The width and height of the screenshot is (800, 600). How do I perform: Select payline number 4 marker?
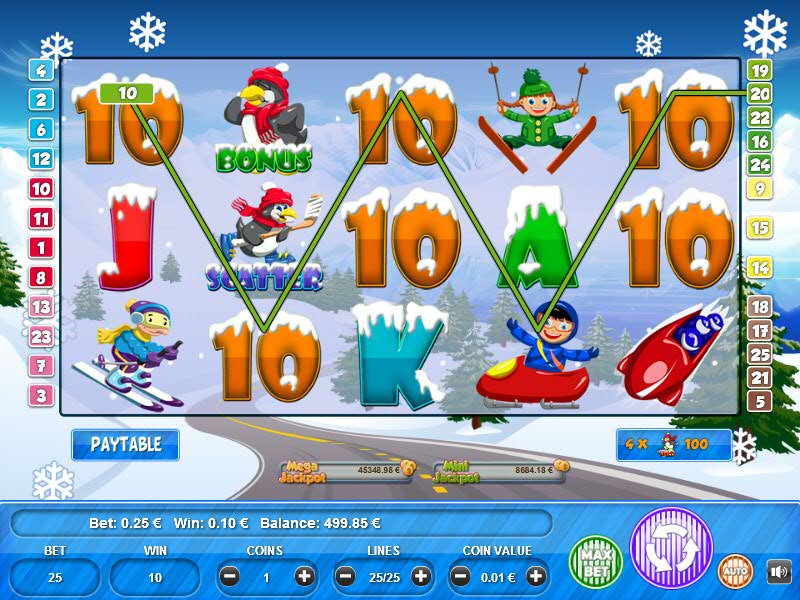(41, 70)
